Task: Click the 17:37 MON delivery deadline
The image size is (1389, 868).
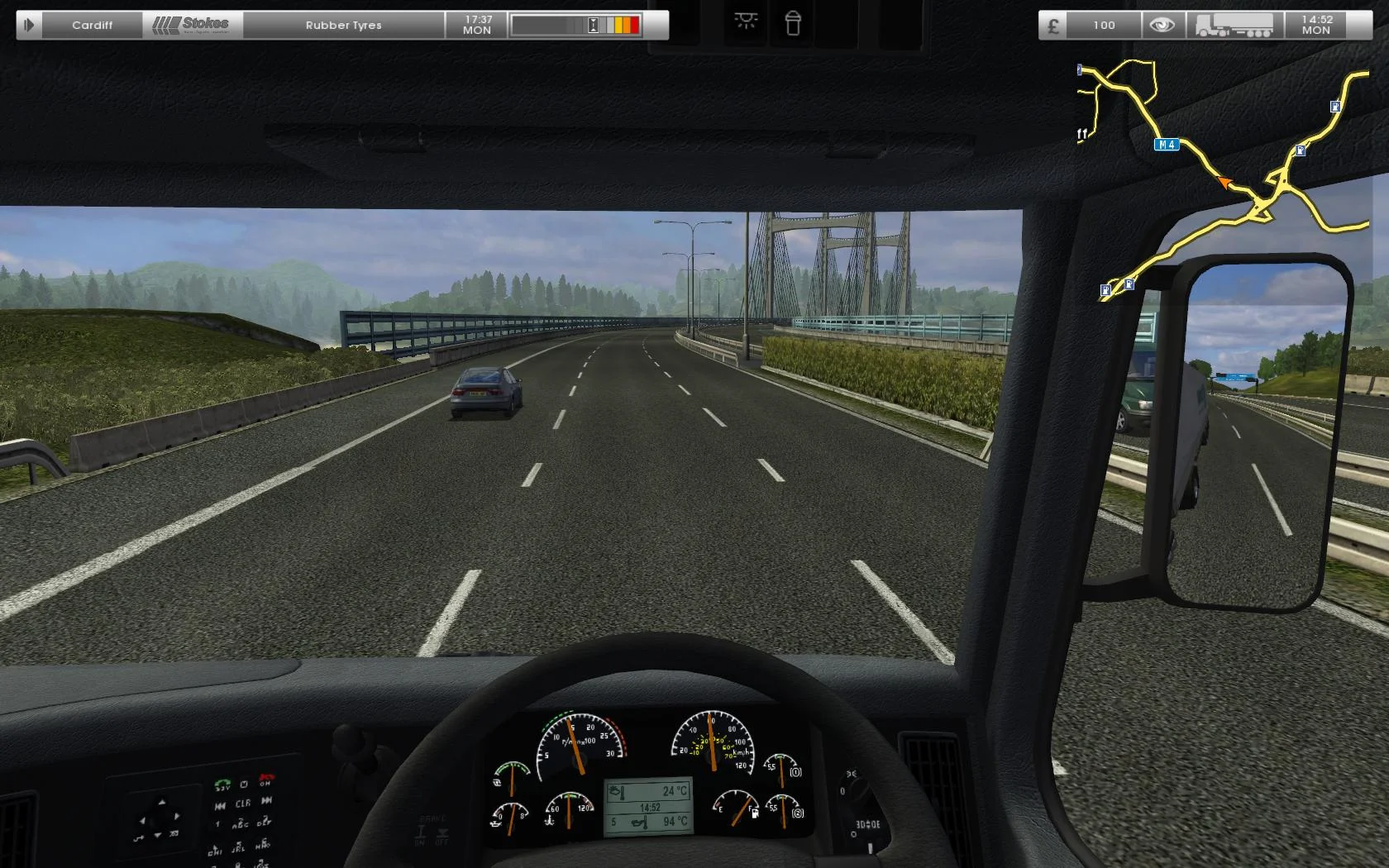Action: tap(476, 24)
